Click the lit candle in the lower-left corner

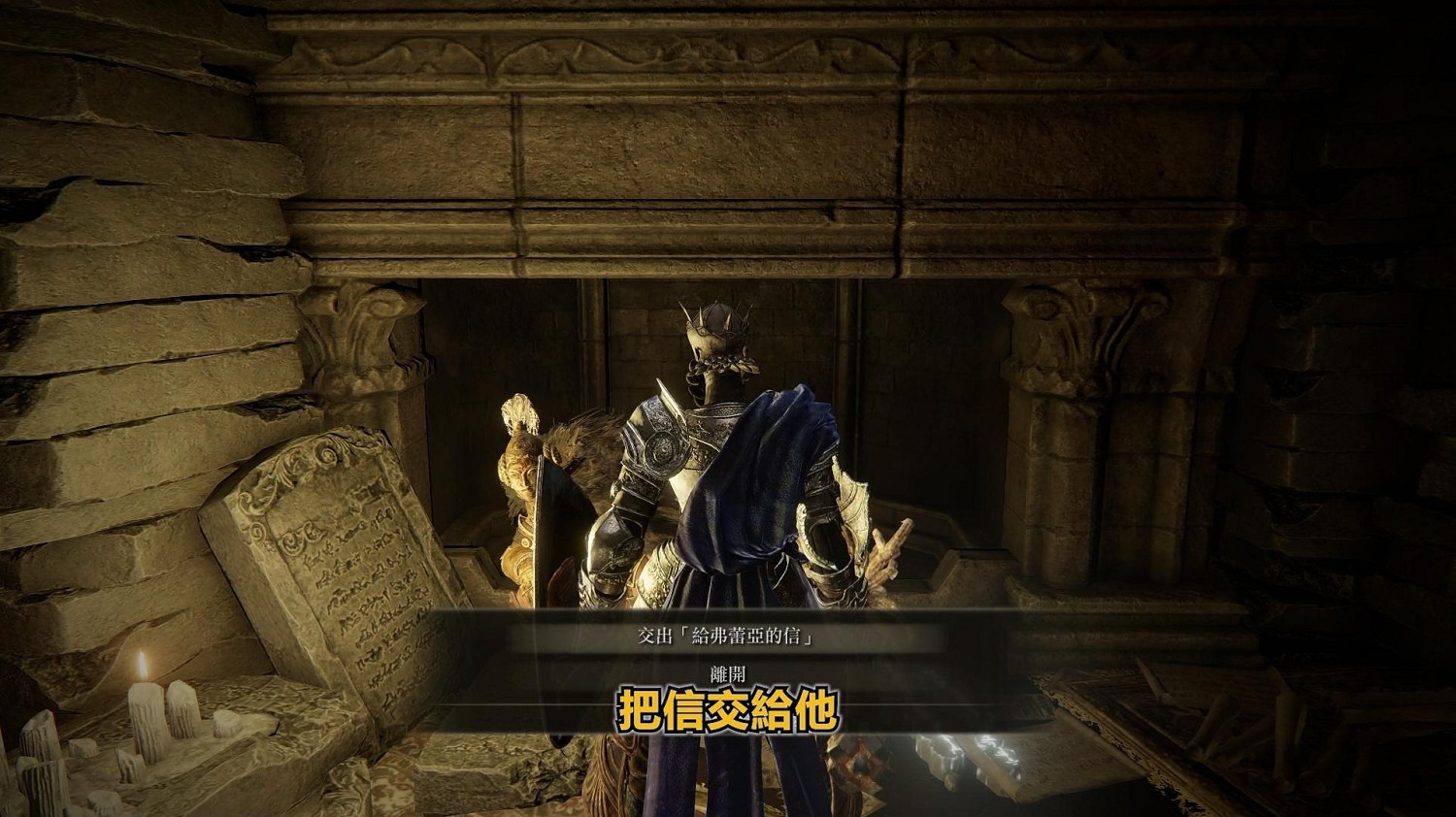(144, 689)
